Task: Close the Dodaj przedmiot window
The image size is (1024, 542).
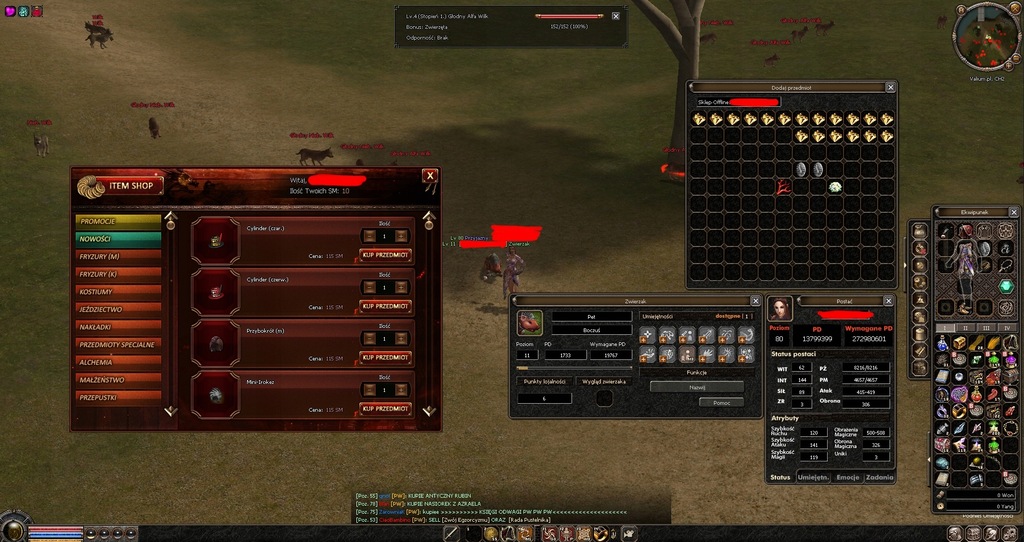Action: [890, 87]
